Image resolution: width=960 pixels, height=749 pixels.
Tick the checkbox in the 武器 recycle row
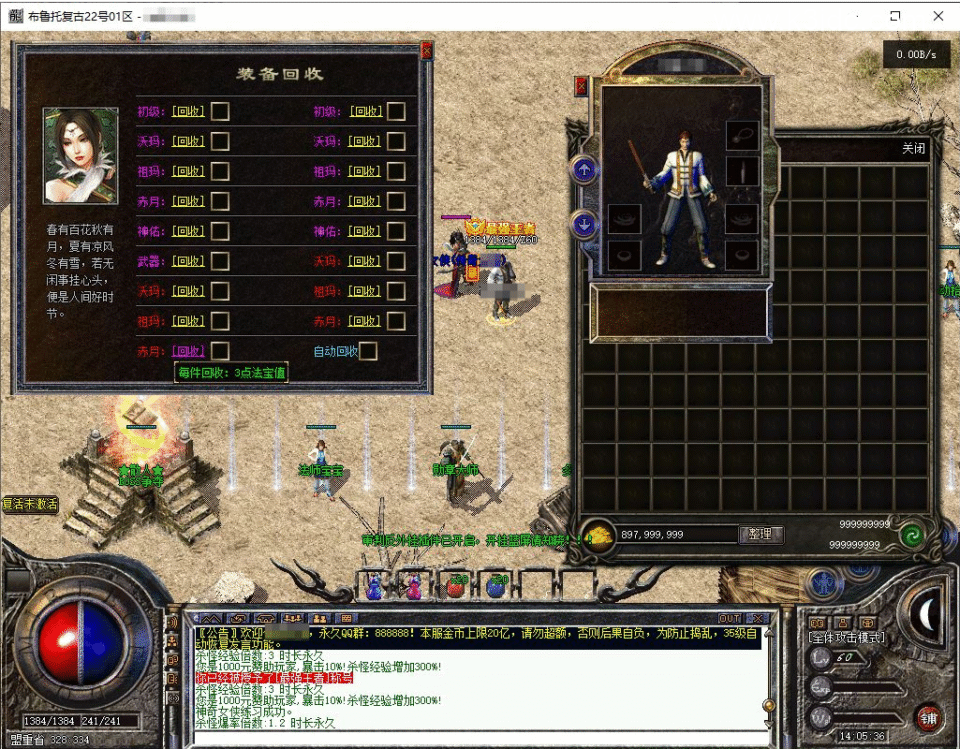coord(220,261)
